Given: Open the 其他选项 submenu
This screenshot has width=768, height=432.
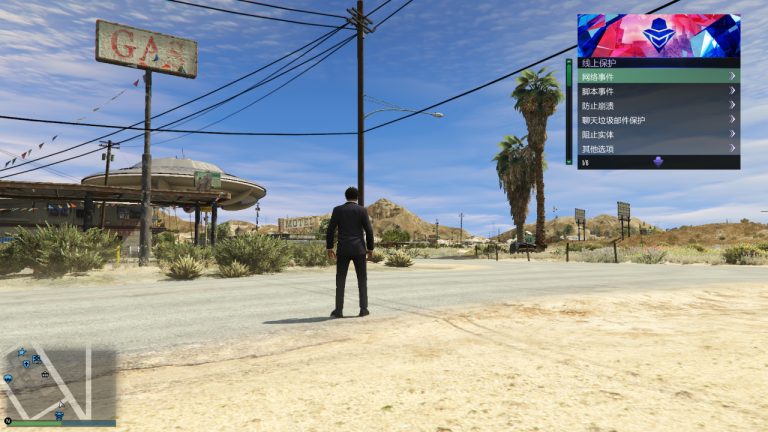Looking at the screenshot, I should 658,149.
